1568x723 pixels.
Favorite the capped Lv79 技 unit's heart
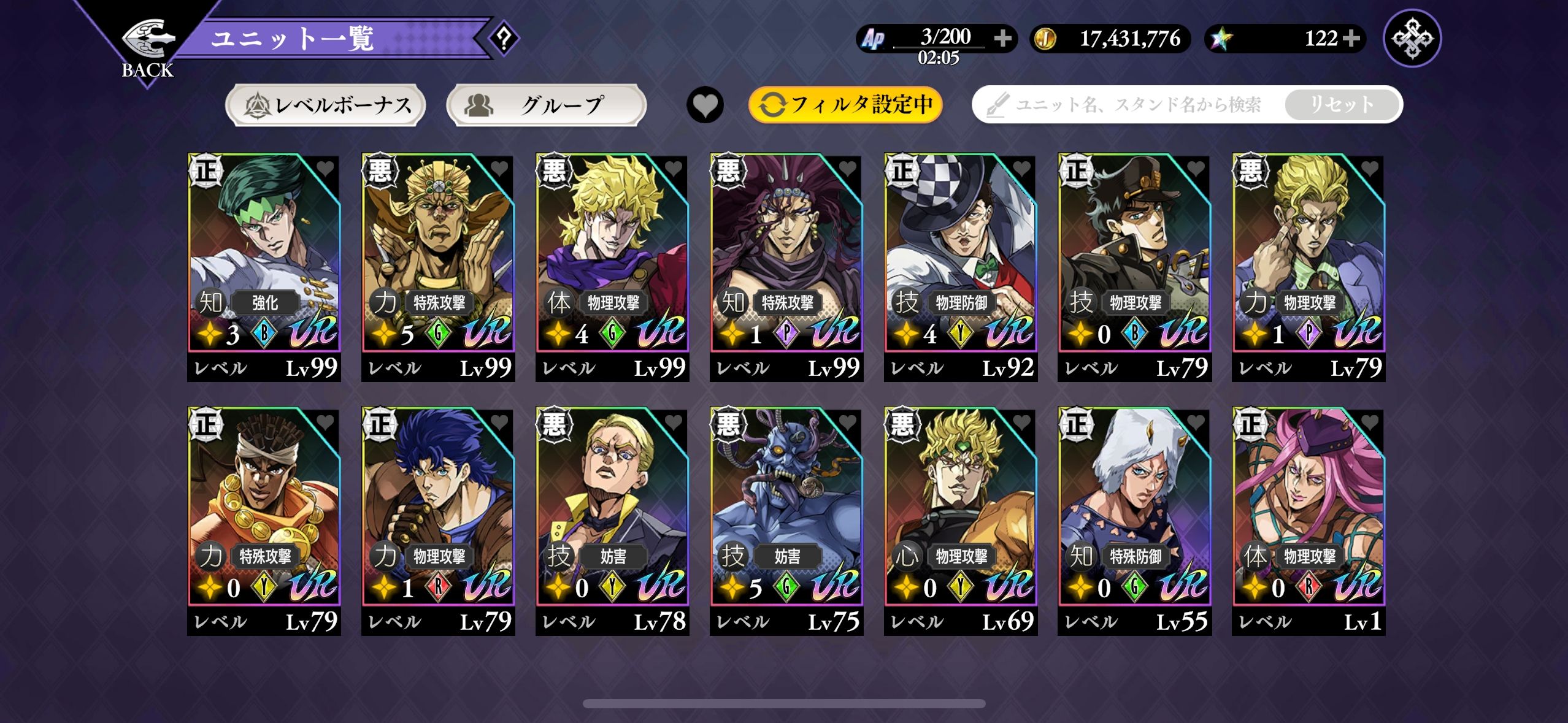pyautogui.click(x=1196, y=168)
